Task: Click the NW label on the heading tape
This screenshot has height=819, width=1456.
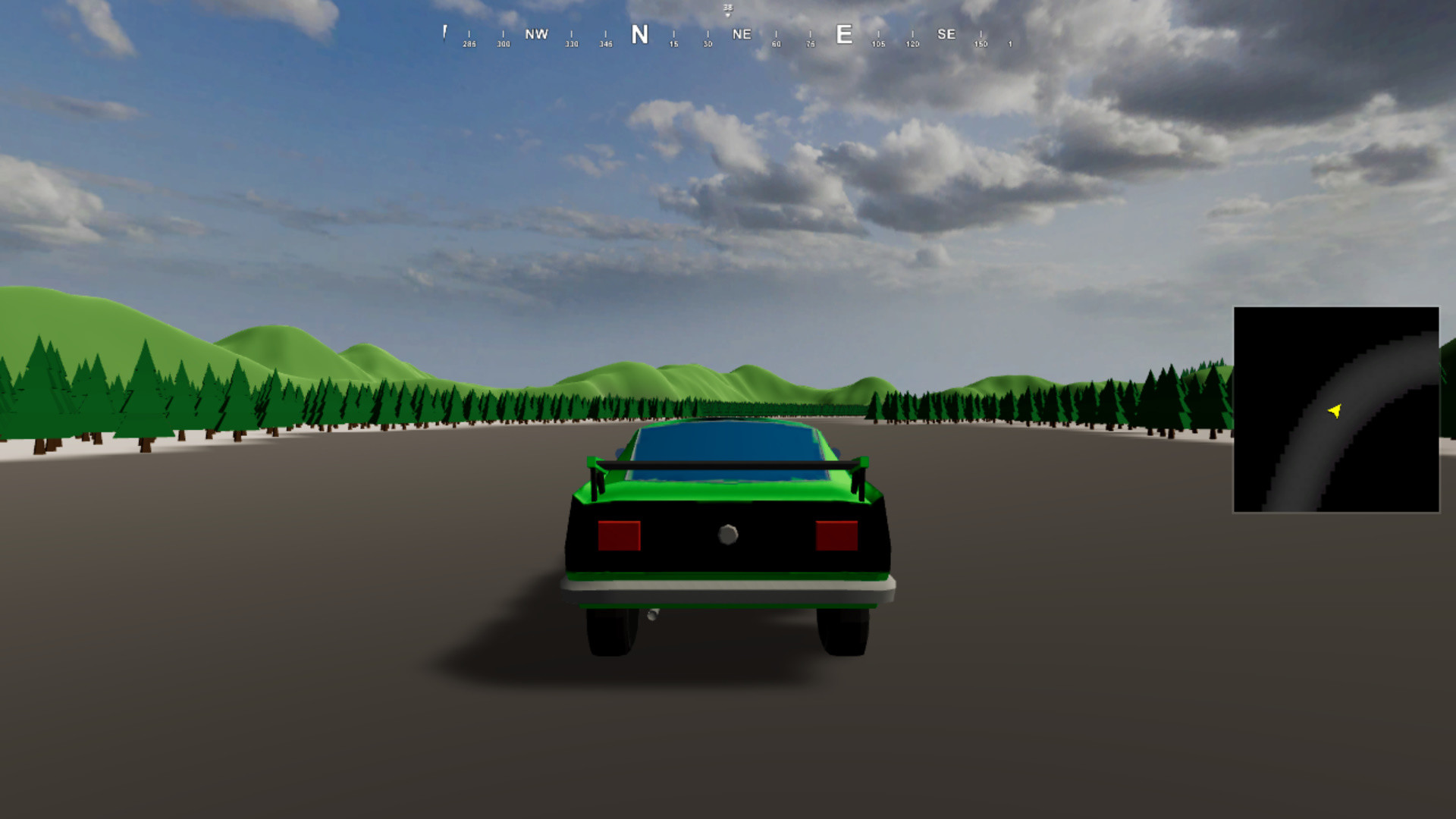Action: tap(536, 34)
